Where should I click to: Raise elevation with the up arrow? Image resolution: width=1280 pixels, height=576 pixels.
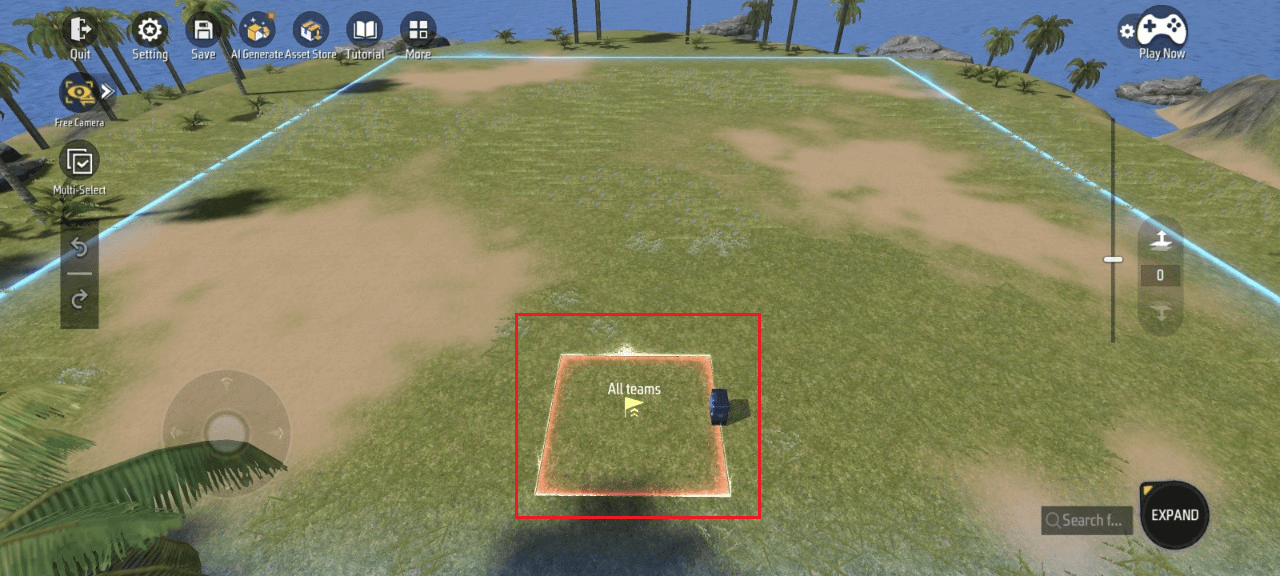click(1160, 239)
